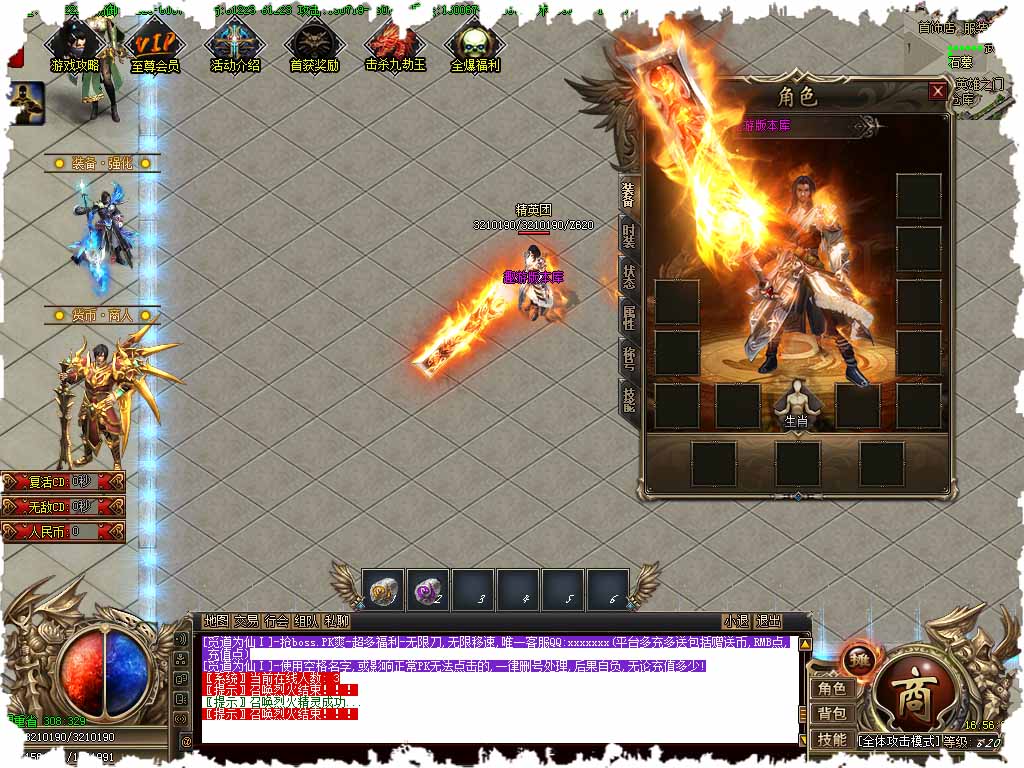1024x768 pixels.
Task: Open the 游戏攻略 game guide icon
Action: coord(75,47)
